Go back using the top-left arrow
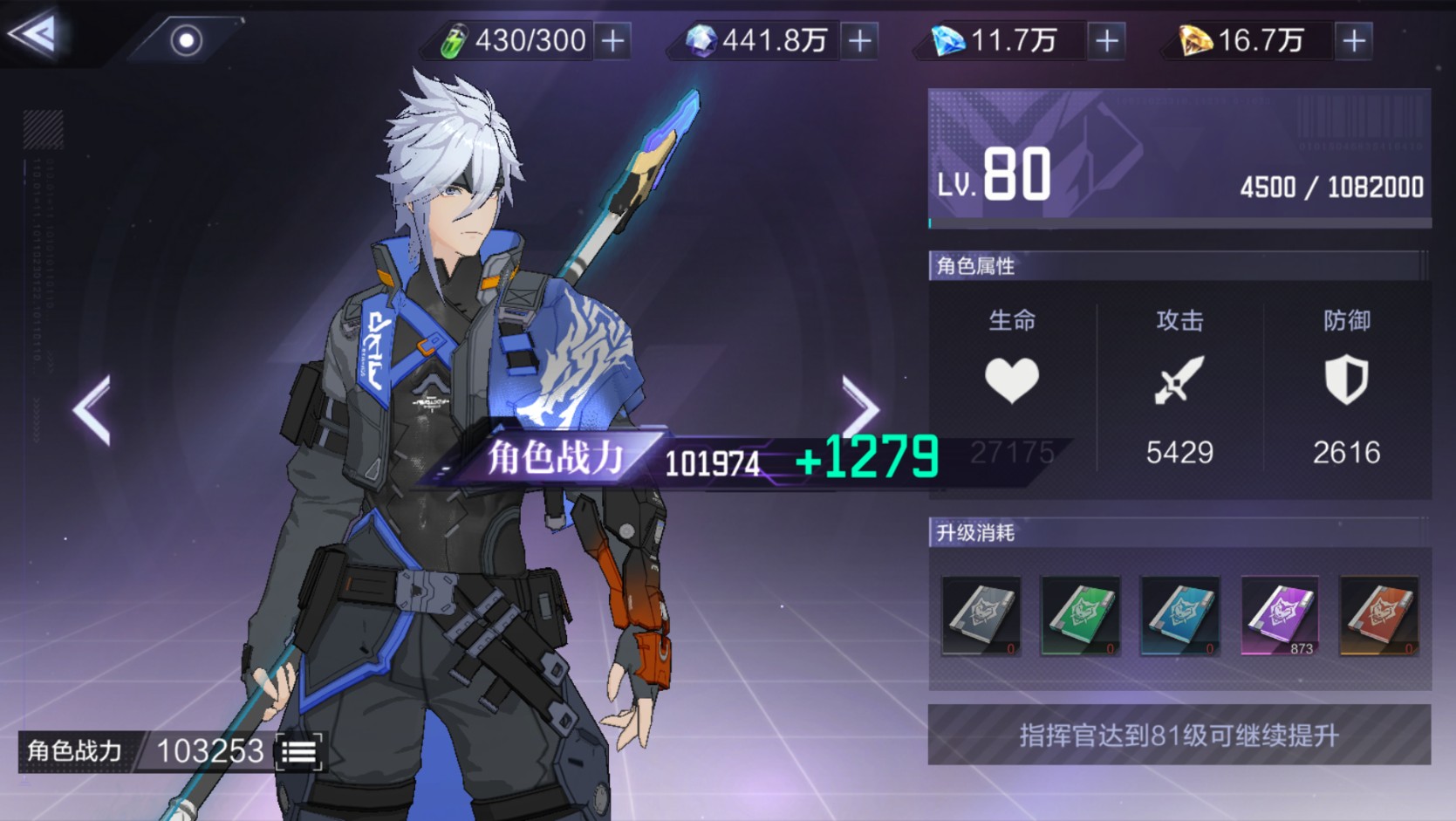This screenshot has height=821, width=1456. point(35,35)
